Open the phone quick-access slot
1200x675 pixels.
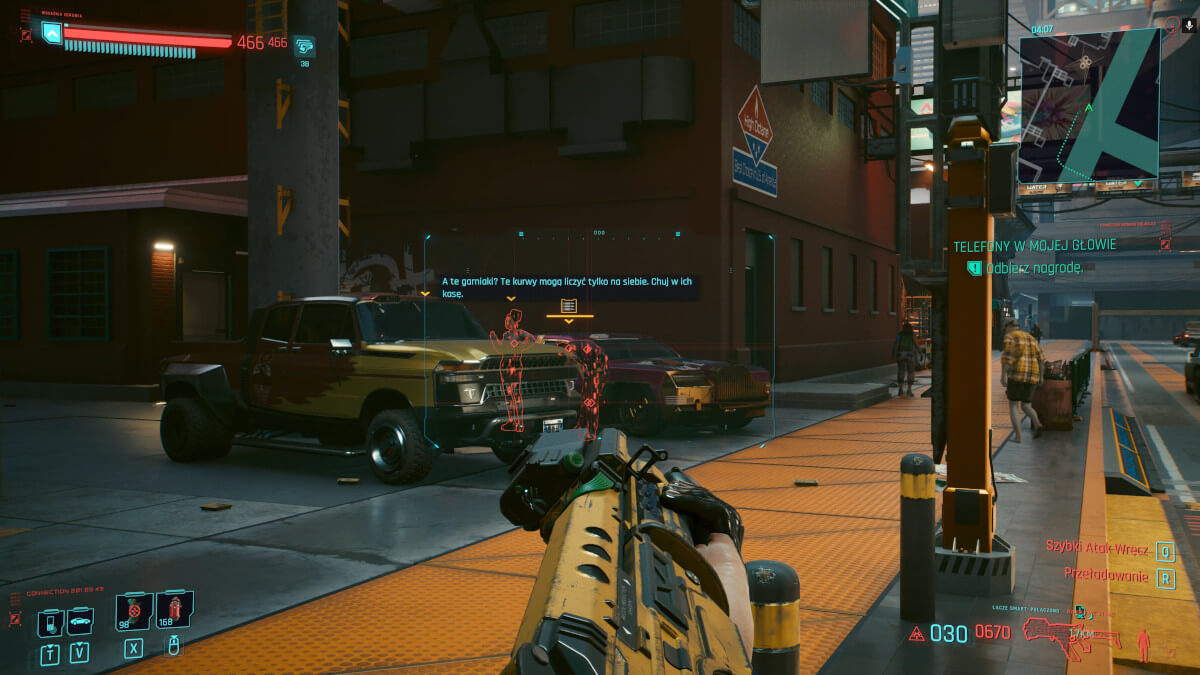[x=50, y=622]
